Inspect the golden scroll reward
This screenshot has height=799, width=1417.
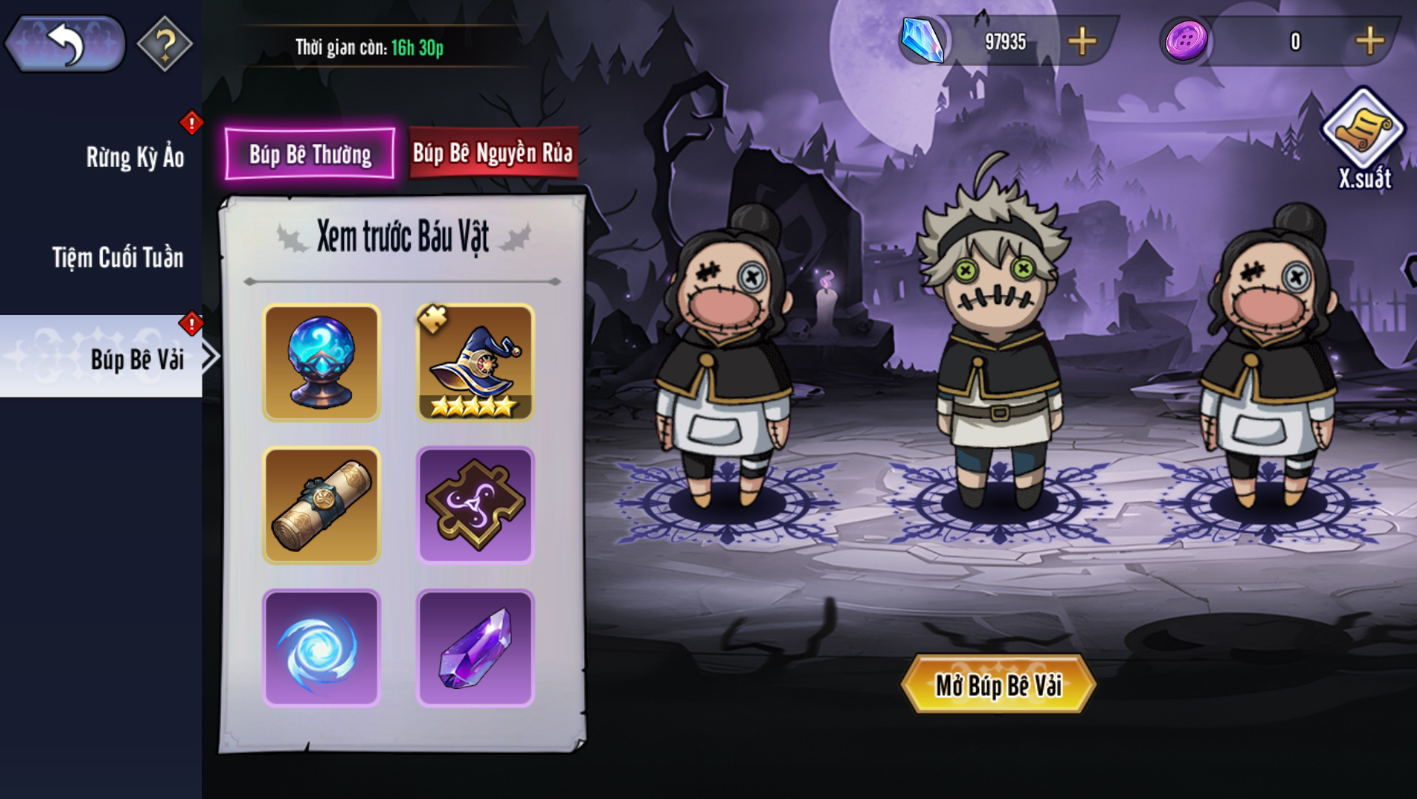[321, 505]
